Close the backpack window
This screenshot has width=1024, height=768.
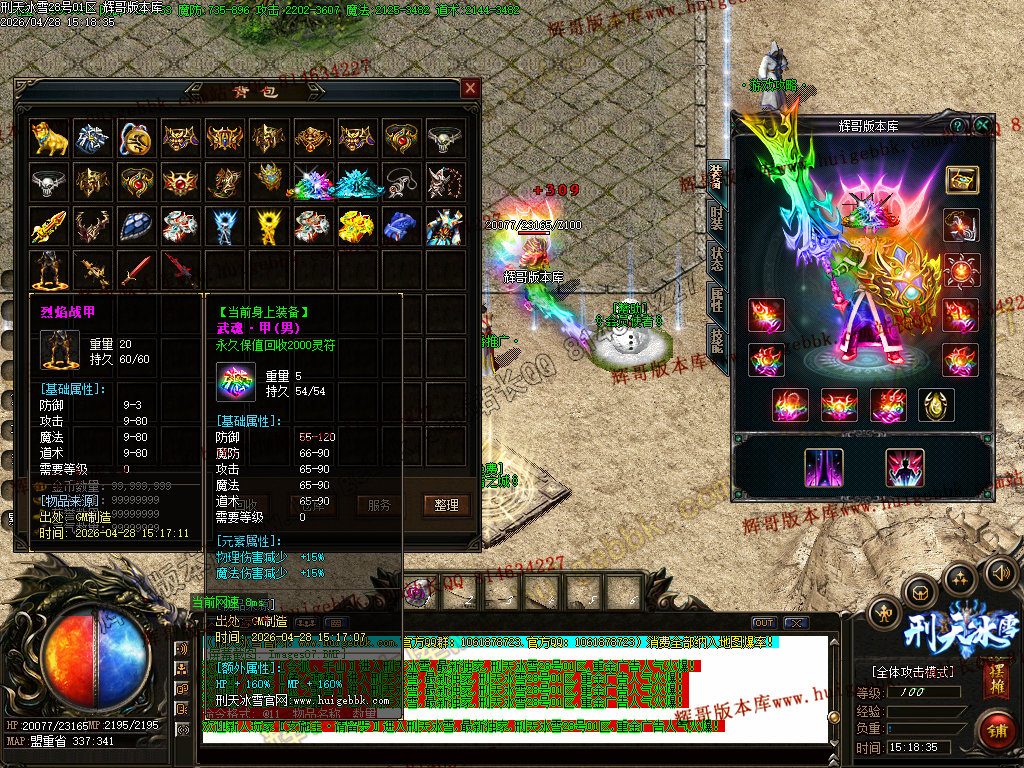tap(470, 89)
